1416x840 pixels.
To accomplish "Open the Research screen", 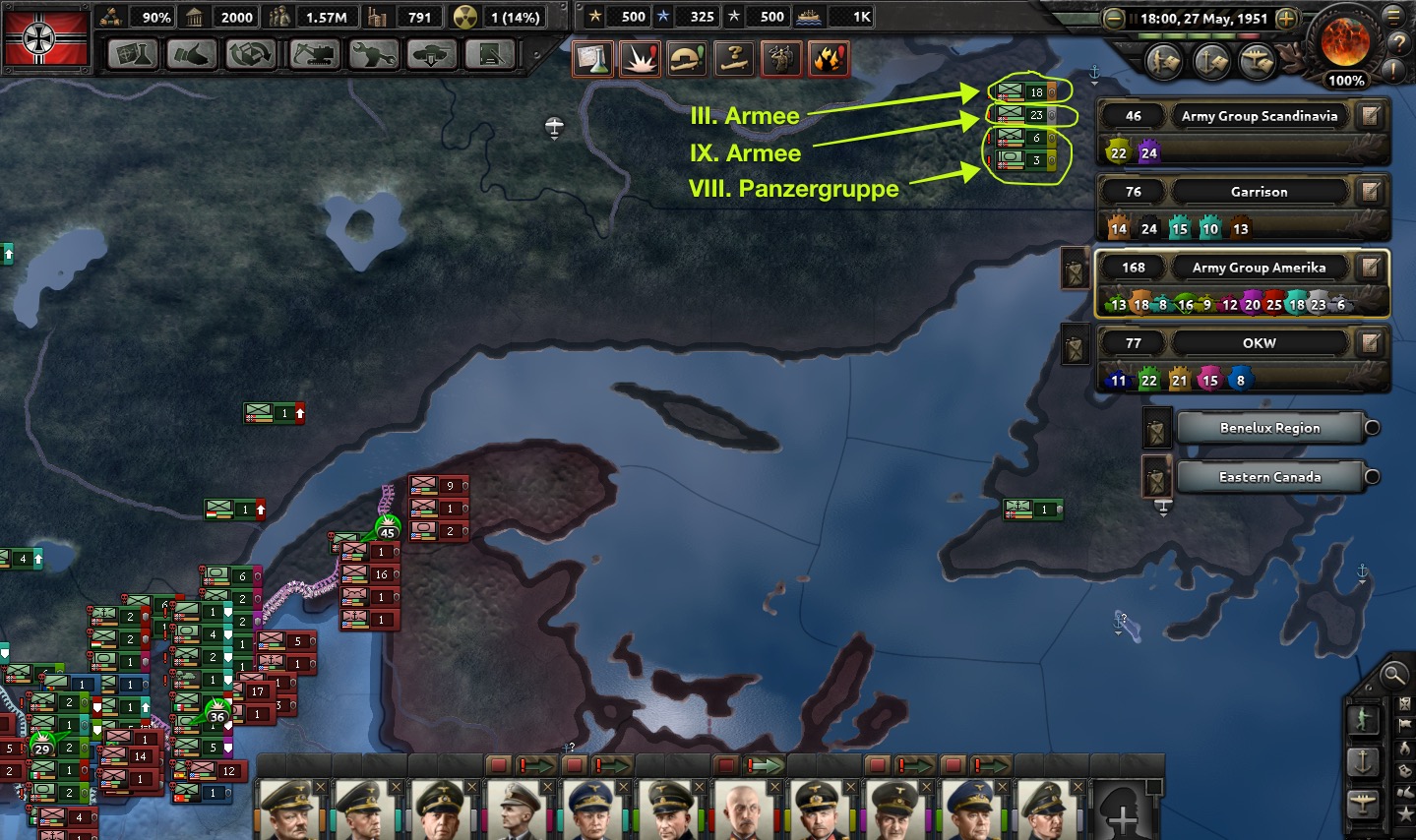I will [132, 54].
